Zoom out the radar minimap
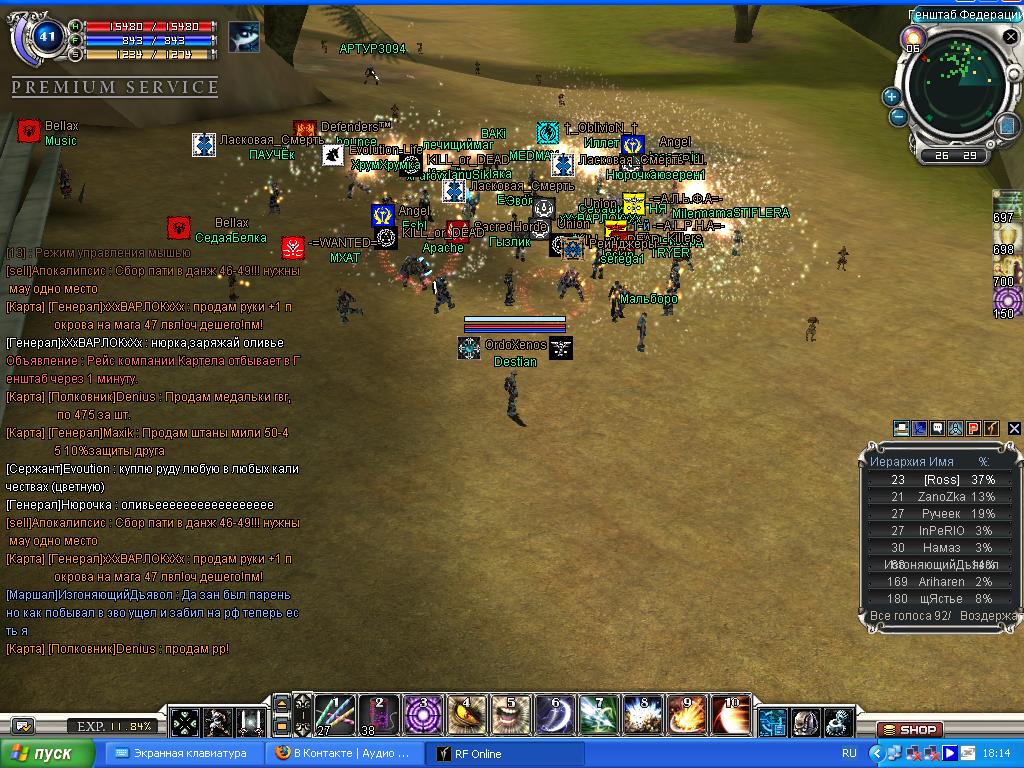The image size is (1024, 768). pos(898,117)
